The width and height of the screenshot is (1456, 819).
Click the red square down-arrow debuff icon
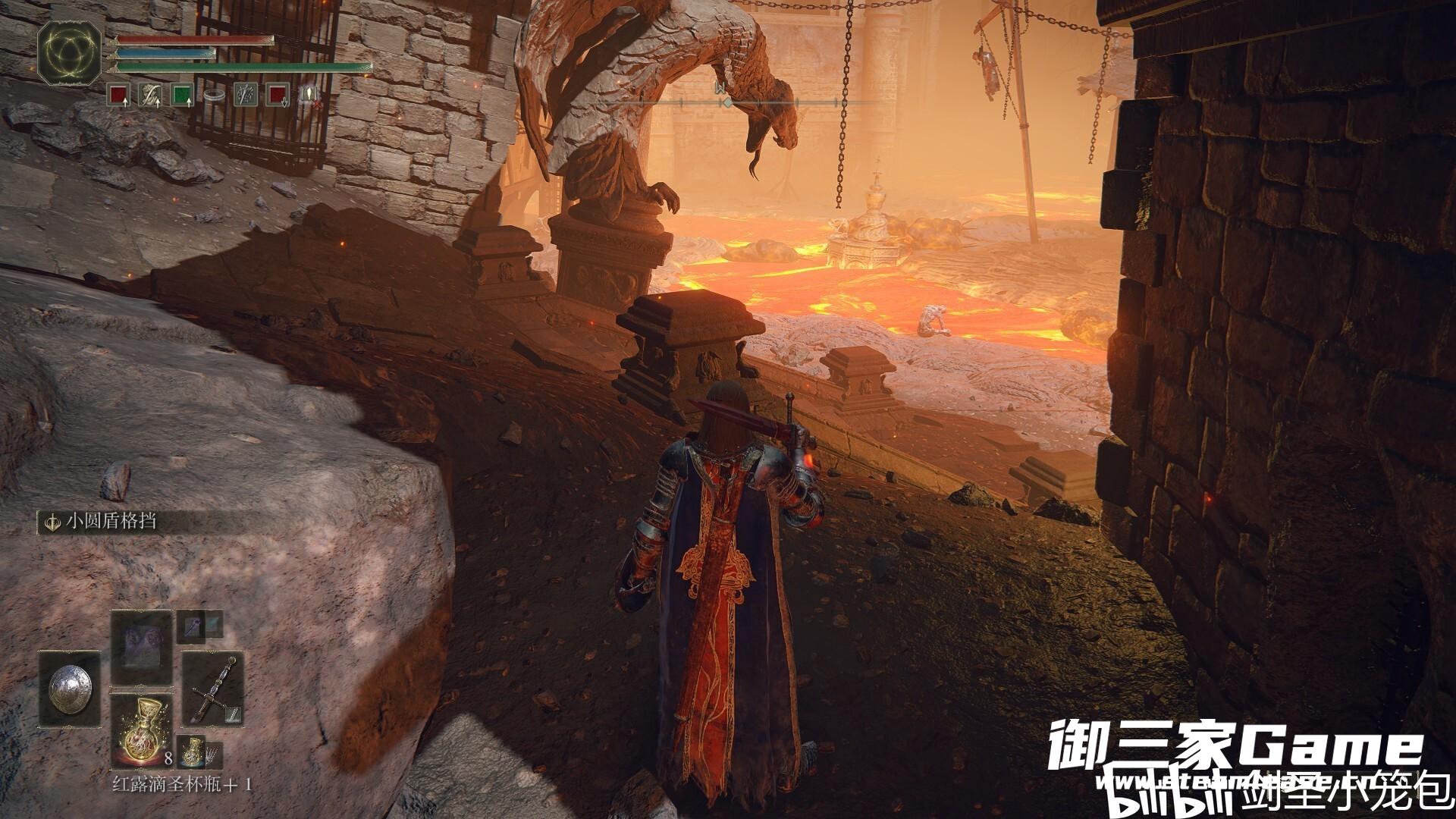[278, 96]
